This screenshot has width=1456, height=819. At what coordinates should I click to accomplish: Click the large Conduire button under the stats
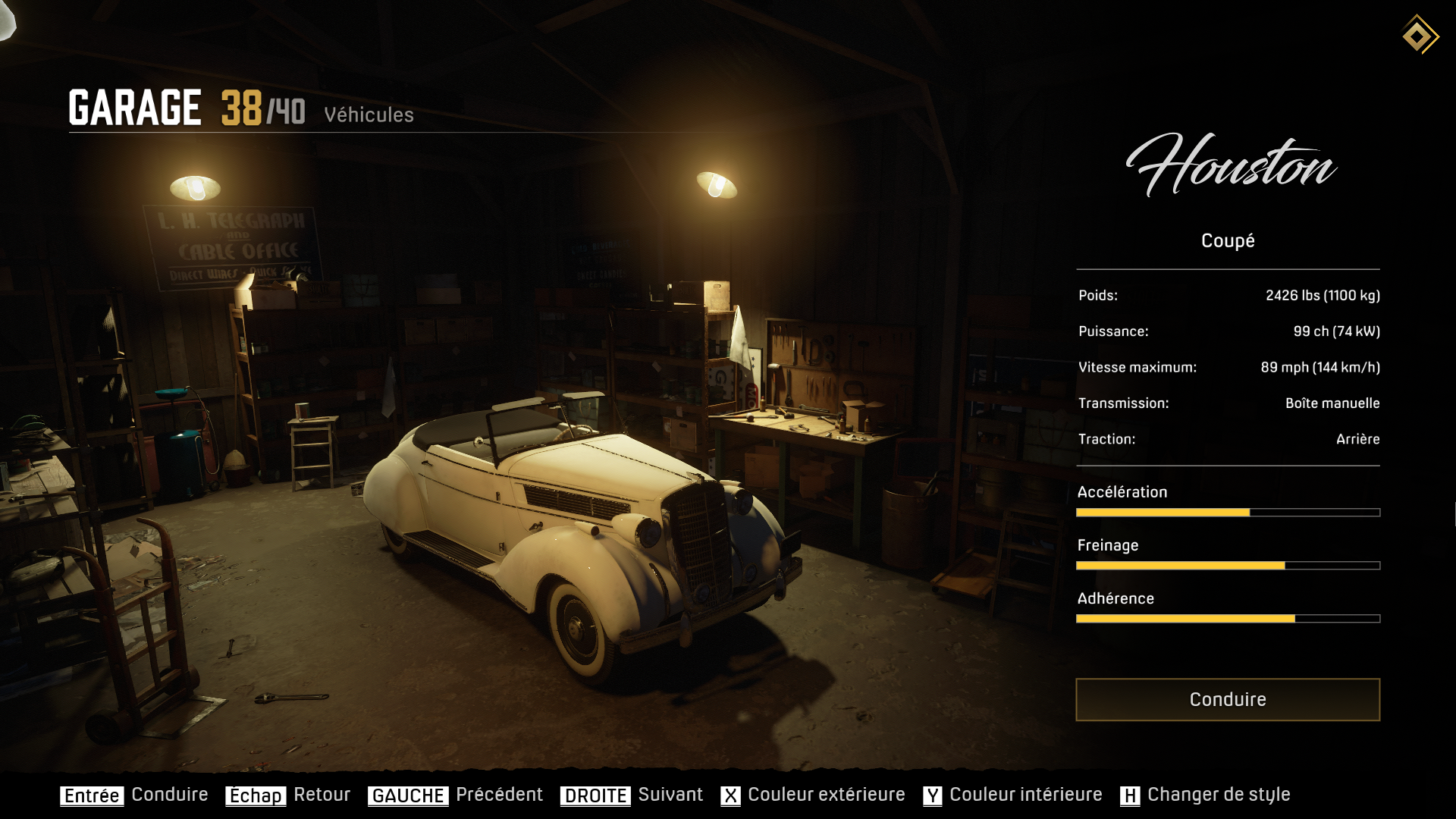coord(1227,699)
